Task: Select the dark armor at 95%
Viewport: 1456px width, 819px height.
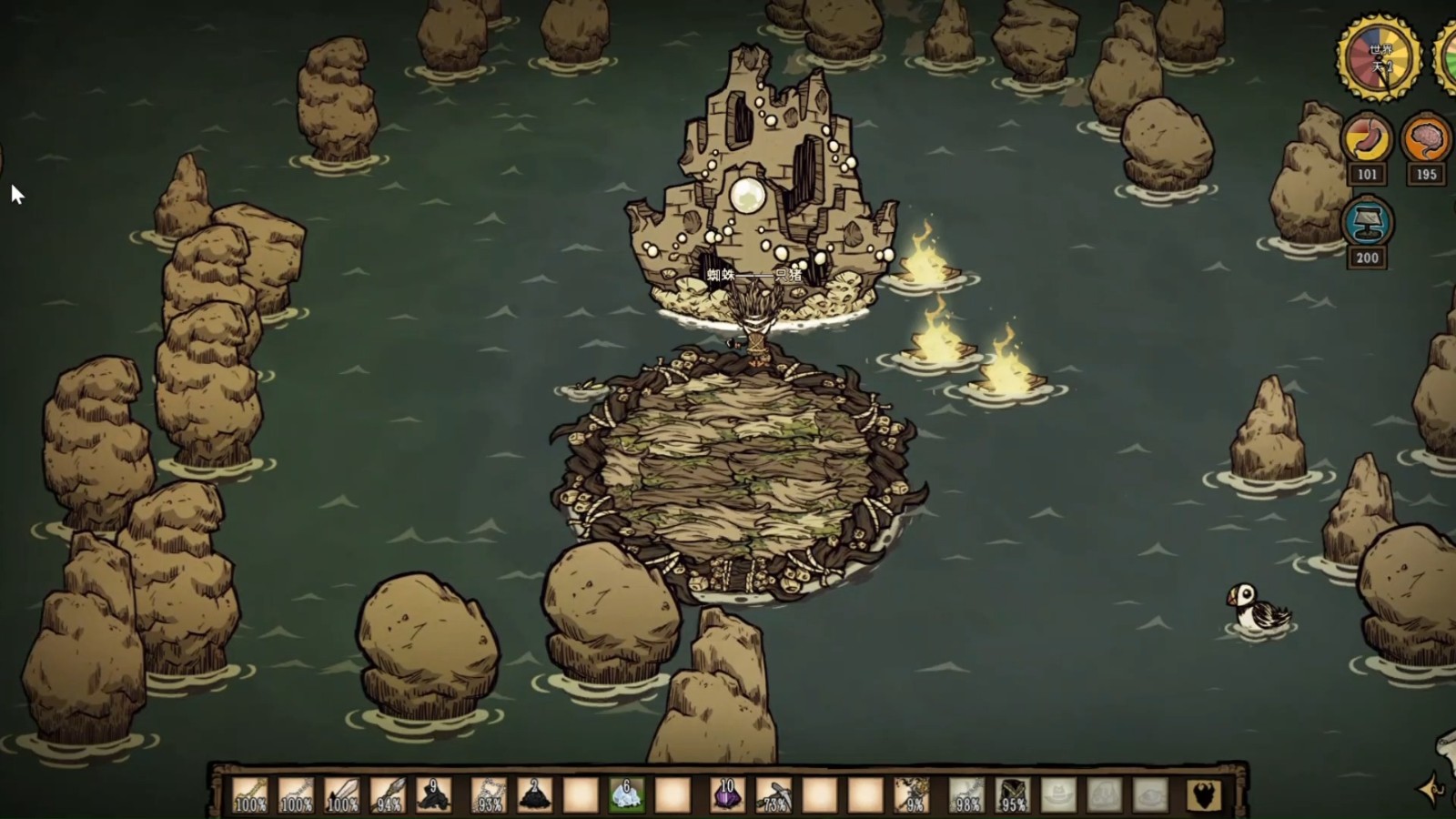Action: [1013, 794]
